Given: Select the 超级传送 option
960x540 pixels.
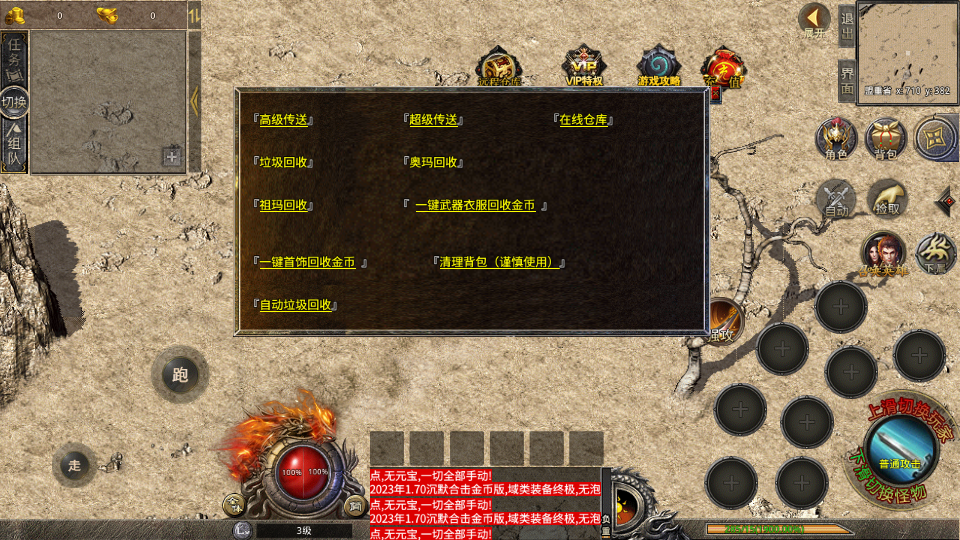Looking at the screenshot, I should point(433,120).
